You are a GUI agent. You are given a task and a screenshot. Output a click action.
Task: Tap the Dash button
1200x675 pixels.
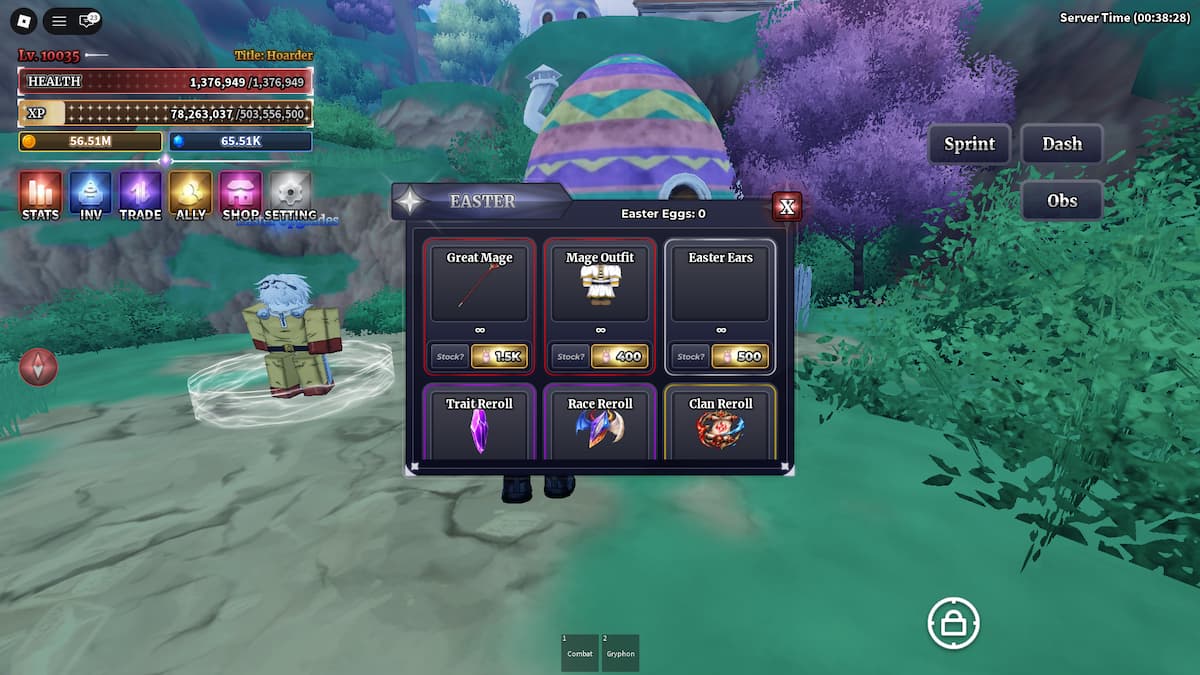(1062, 144)
